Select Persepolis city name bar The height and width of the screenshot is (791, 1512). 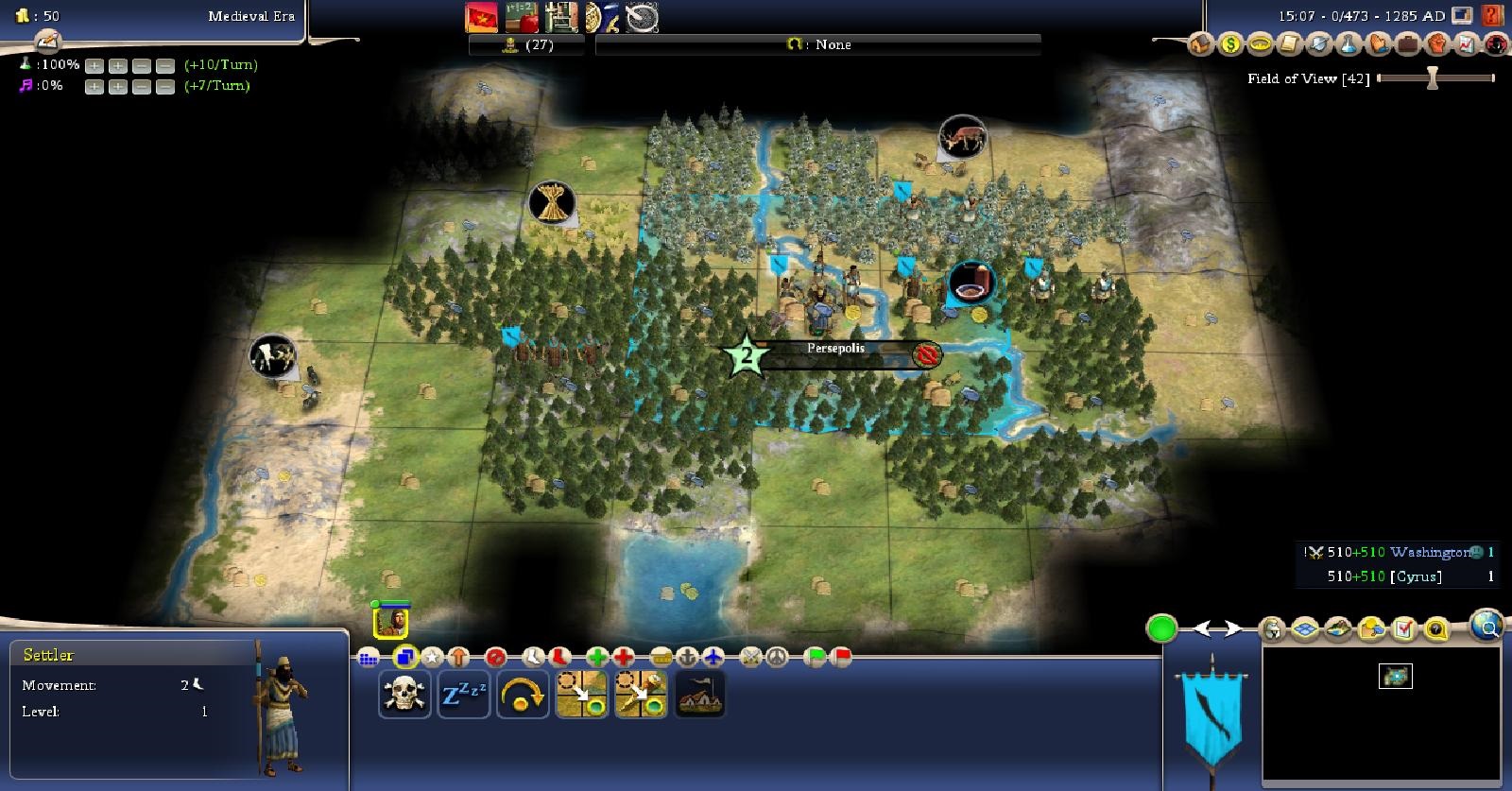point(835,349)
